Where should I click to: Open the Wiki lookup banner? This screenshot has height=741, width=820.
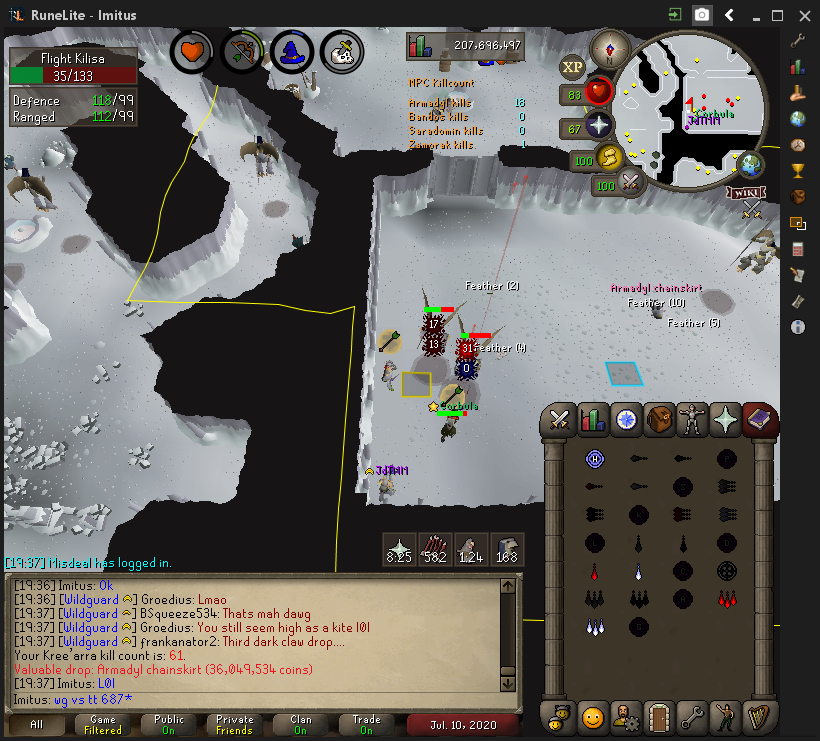[x=742, y=192]
